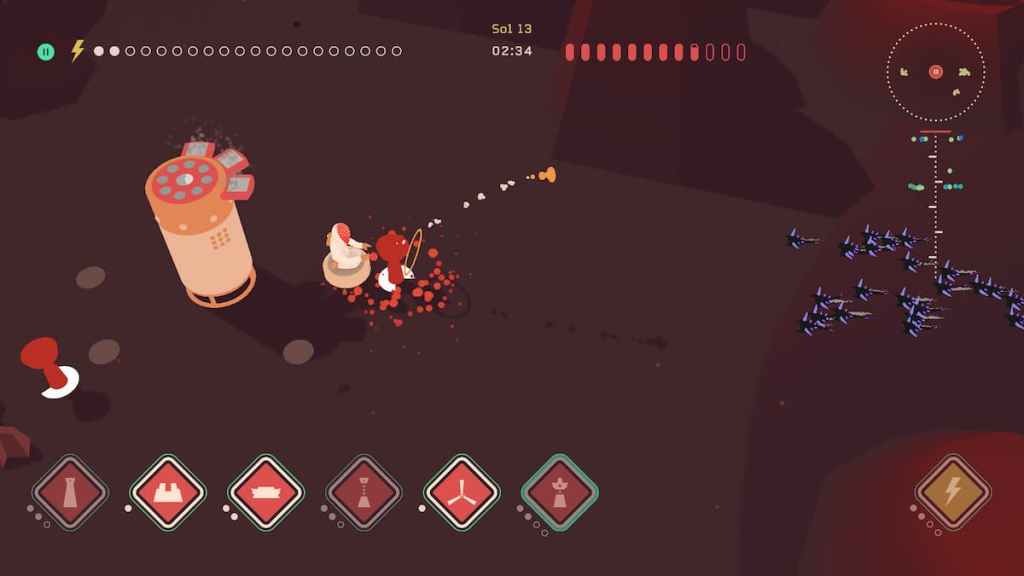Image resolution: width=1024 pixels, height=576 pixels.
Task: Activate the gold lightning bolt power ability
Action: tap(952, 491)
